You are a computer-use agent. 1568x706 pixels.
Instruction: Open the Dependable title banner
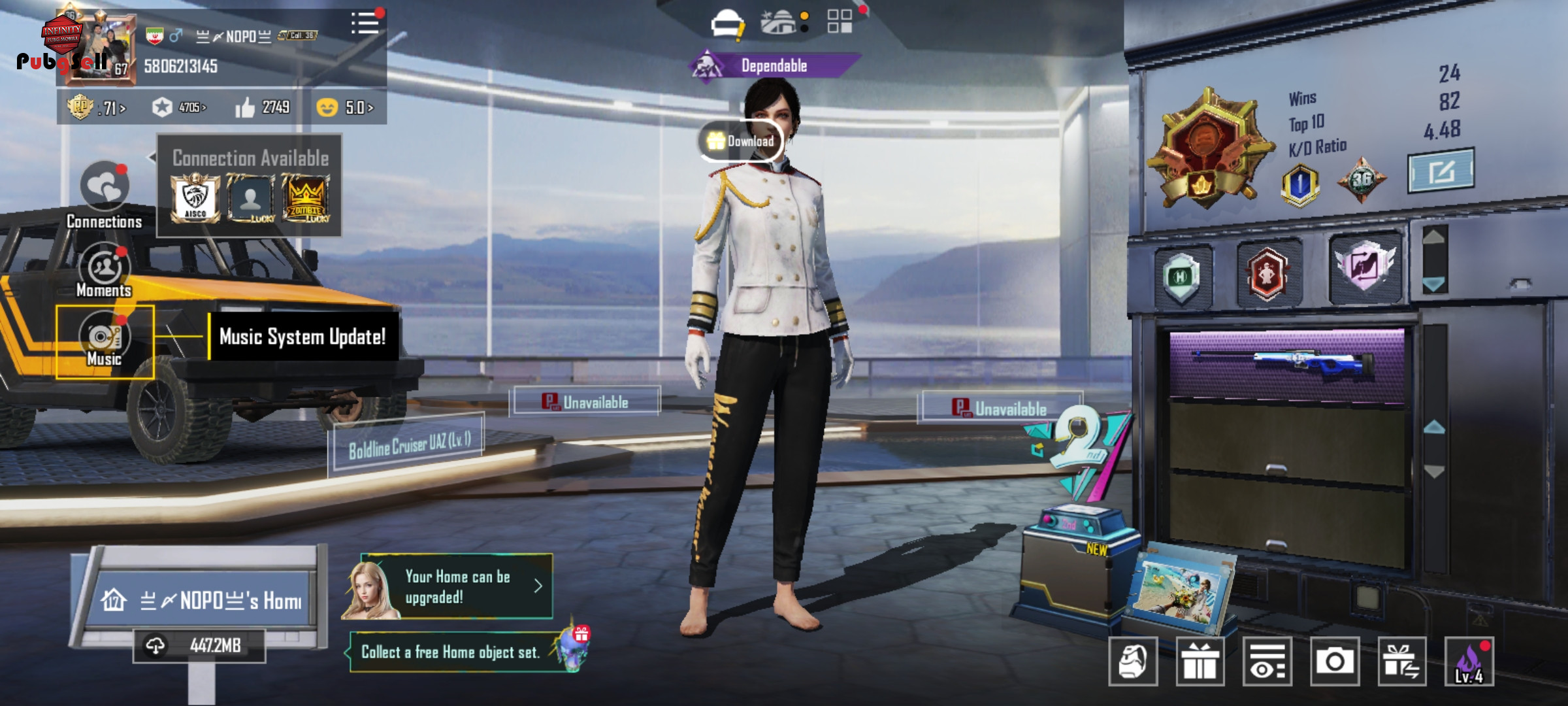[774, 65]
